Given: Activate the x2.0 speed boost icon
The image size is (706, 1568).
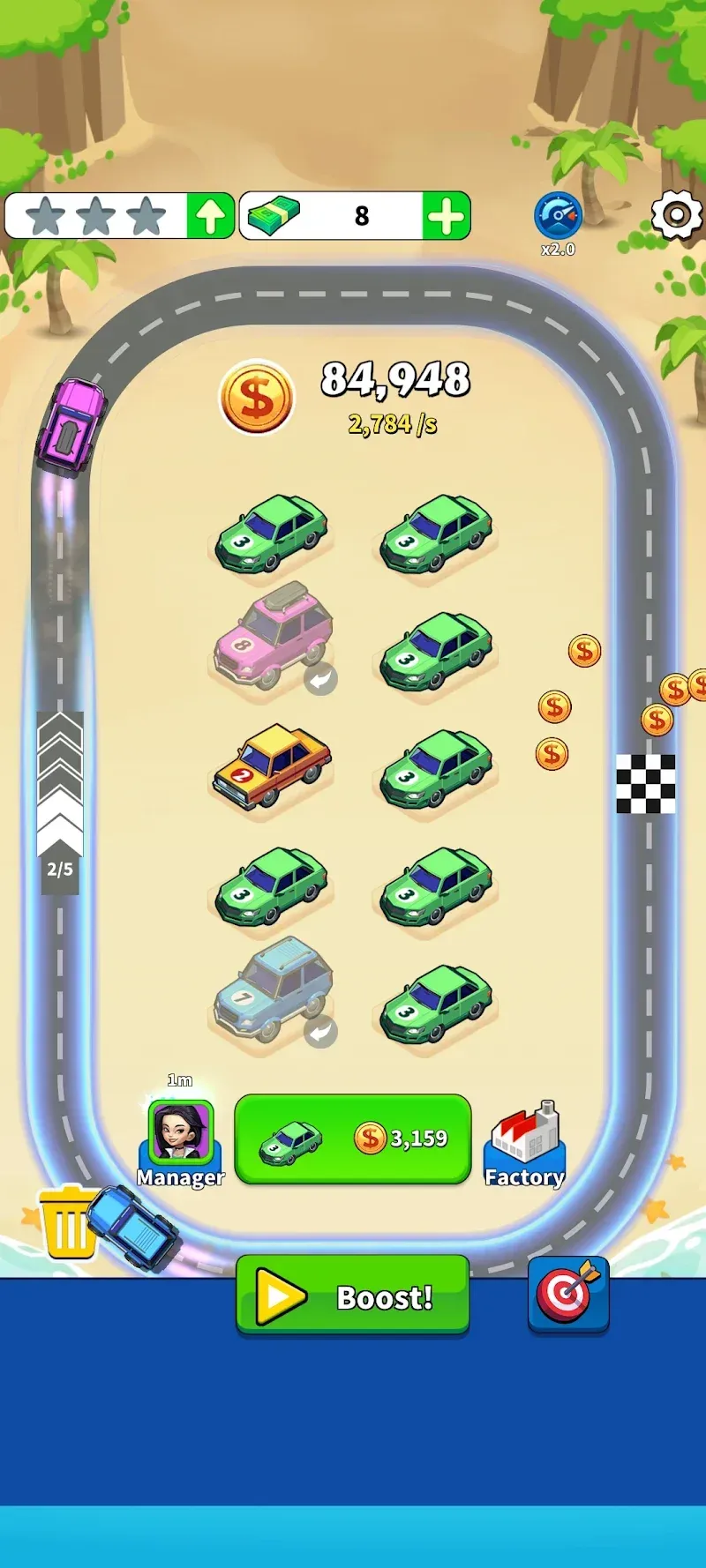Looking at the screenshot, I should (558, 217).
